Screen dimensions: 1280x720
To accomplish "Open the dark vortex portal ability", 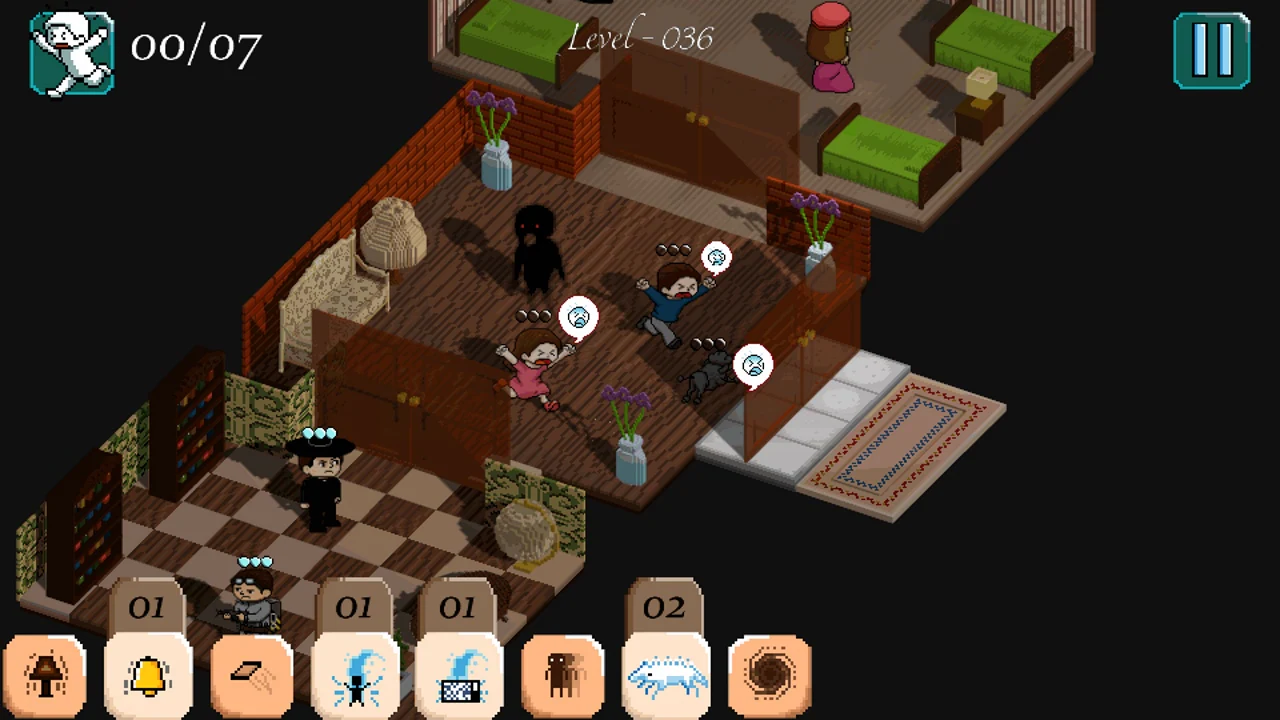I will [x=772, y=677].
